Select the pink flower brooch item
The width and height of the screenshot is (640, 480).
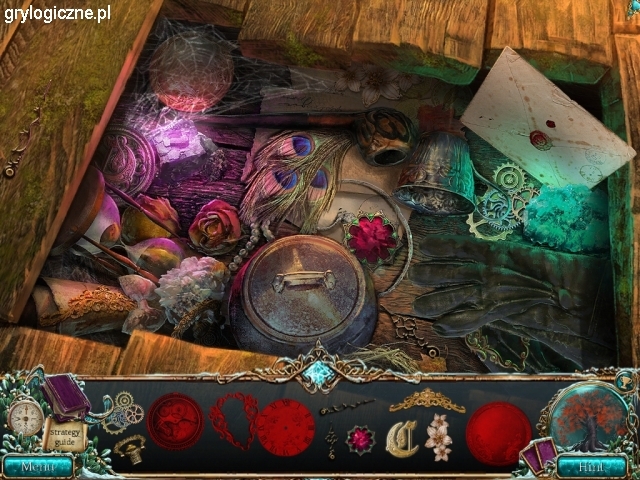click(359, 439)
